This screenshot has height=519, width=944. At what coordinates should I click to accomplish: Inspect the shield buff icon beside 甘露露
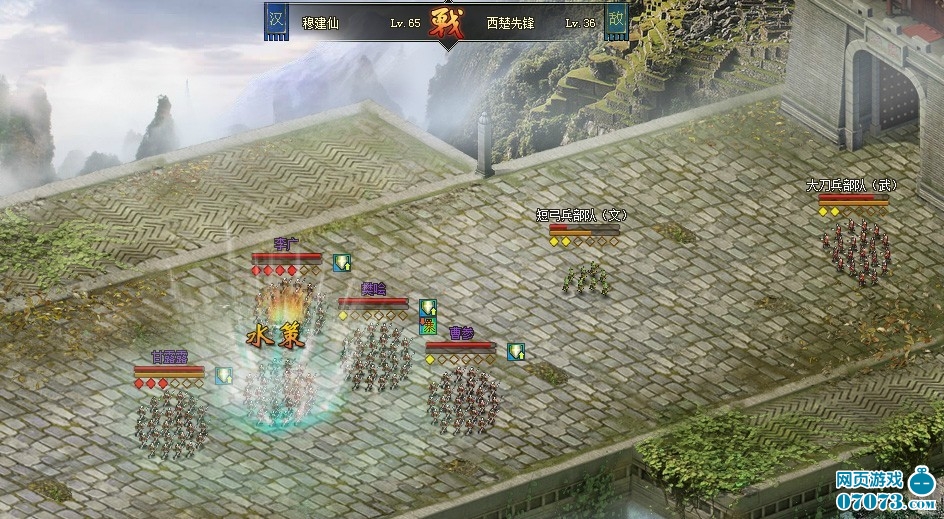click(224, 376)
